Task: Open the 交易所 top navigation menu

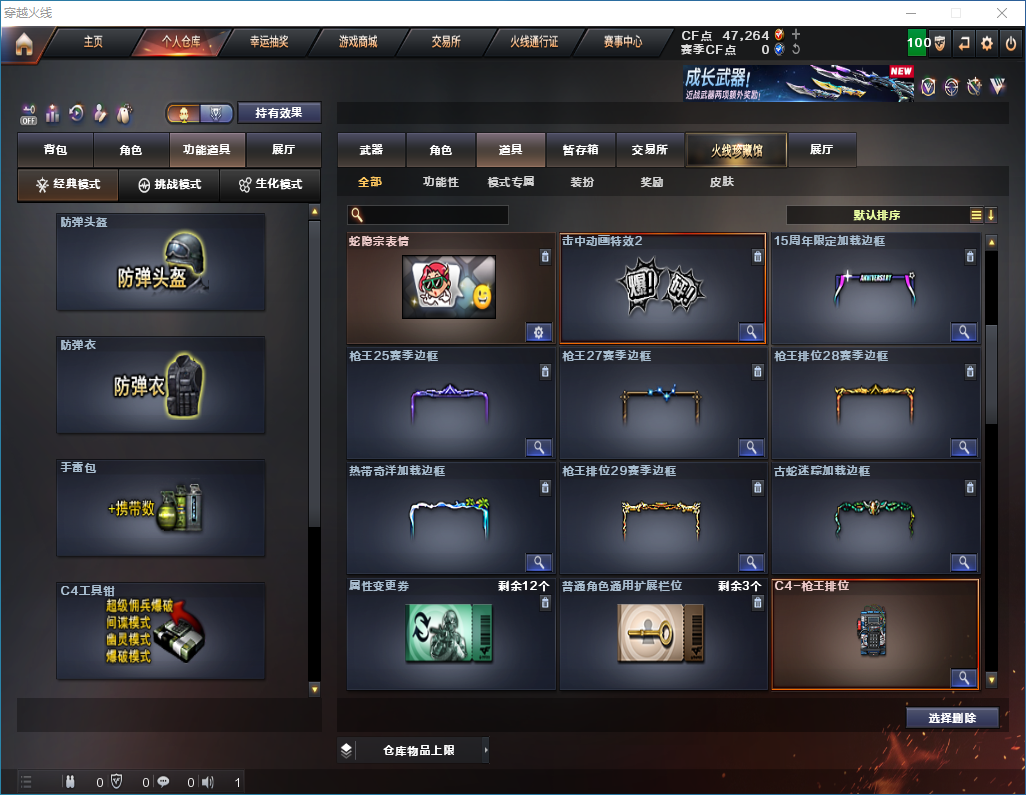Action: point(445,42)
